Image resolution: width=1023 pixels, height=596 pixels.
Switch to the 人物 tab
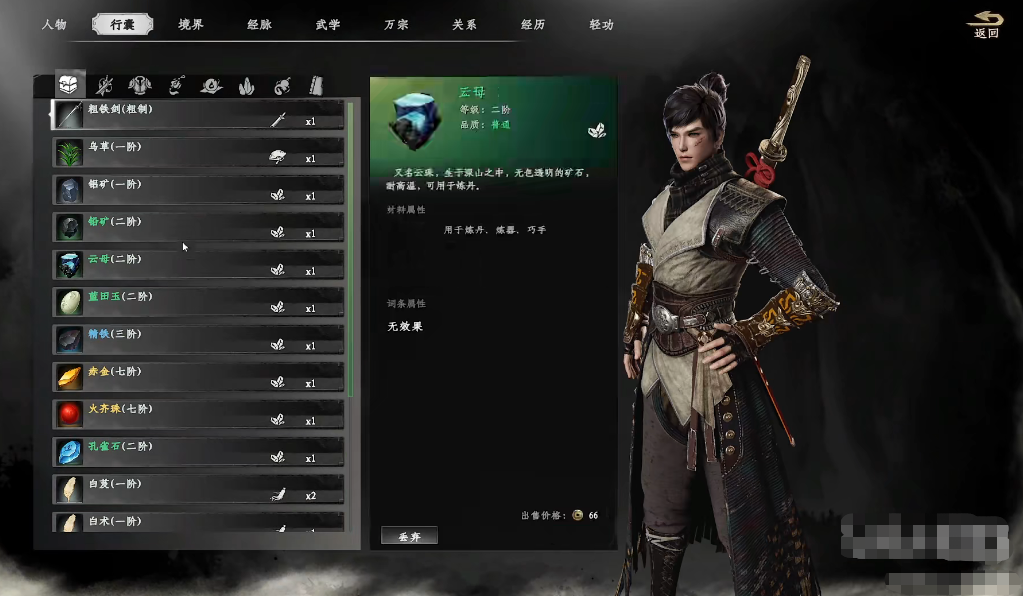pyautogui.click(x=54, y=24)
